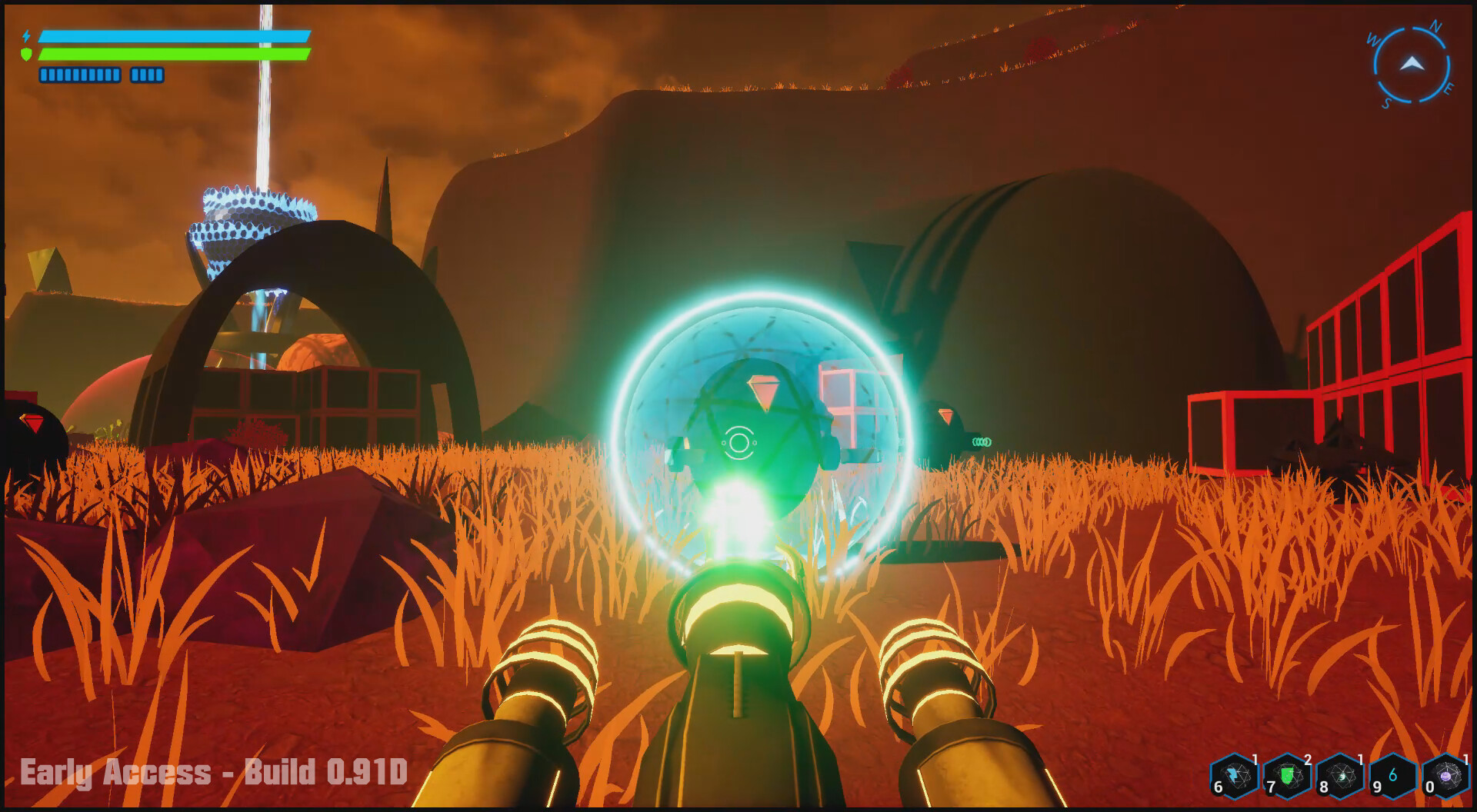Image resolution: width=1477 pixels, height=812 pixels.
Task: Select hotbar slot 9 showing cyan 6
Action: (1393, 777)
